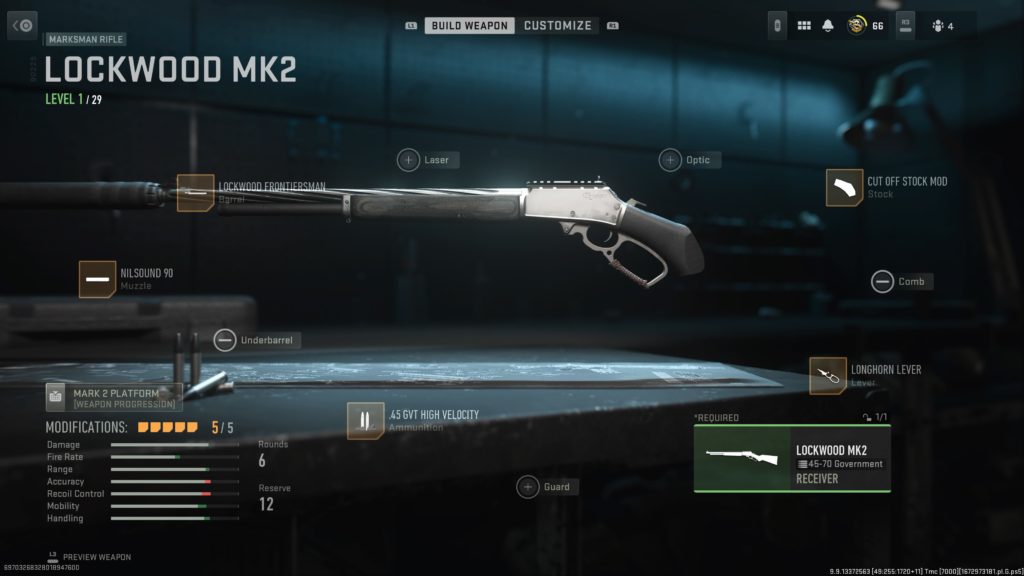1024x576 pixels.
Task: Open the notifications bell
Action: tap(828, 26)
